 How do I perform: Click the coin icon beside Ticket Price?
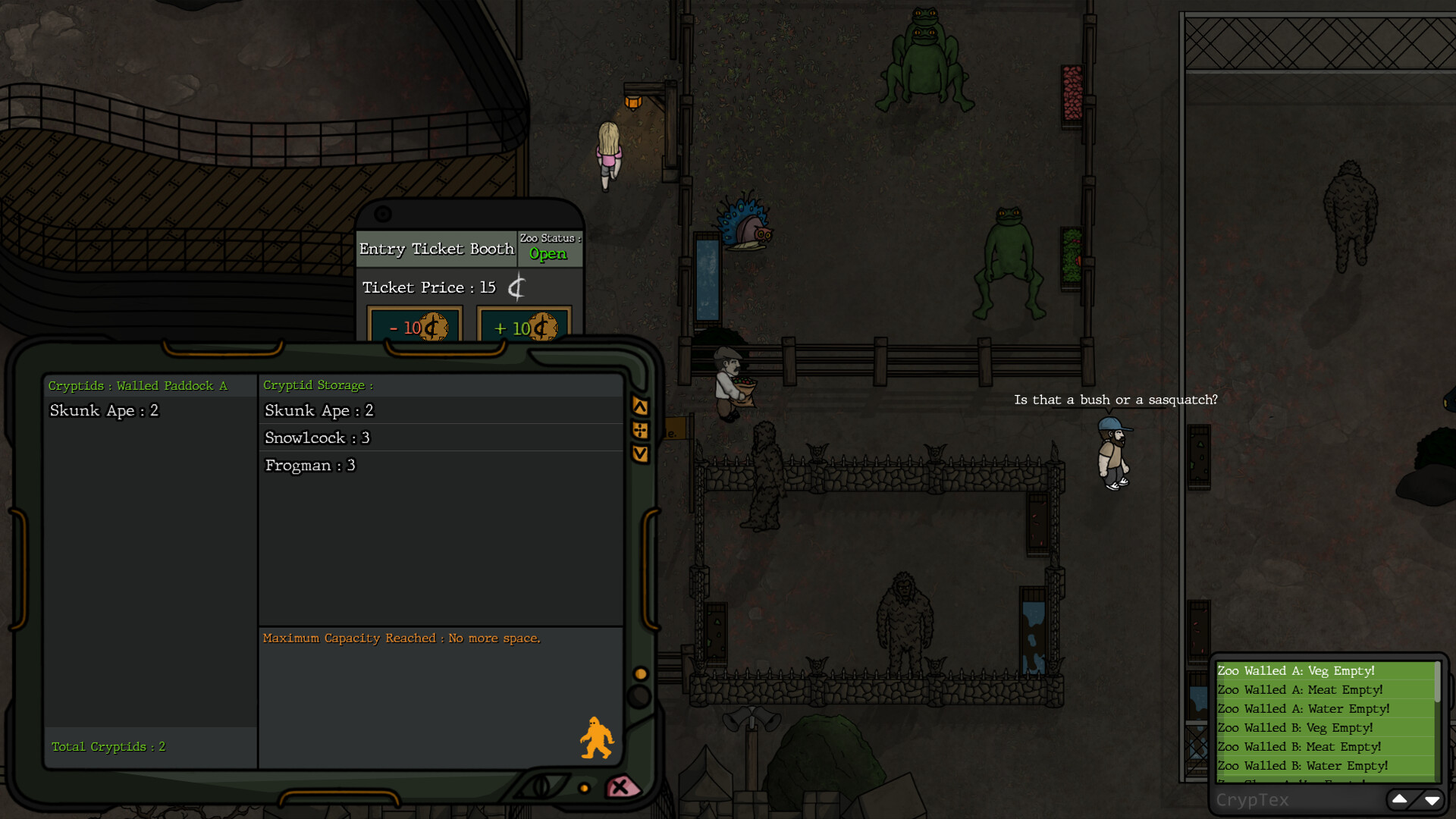click(x=517, y=287)
